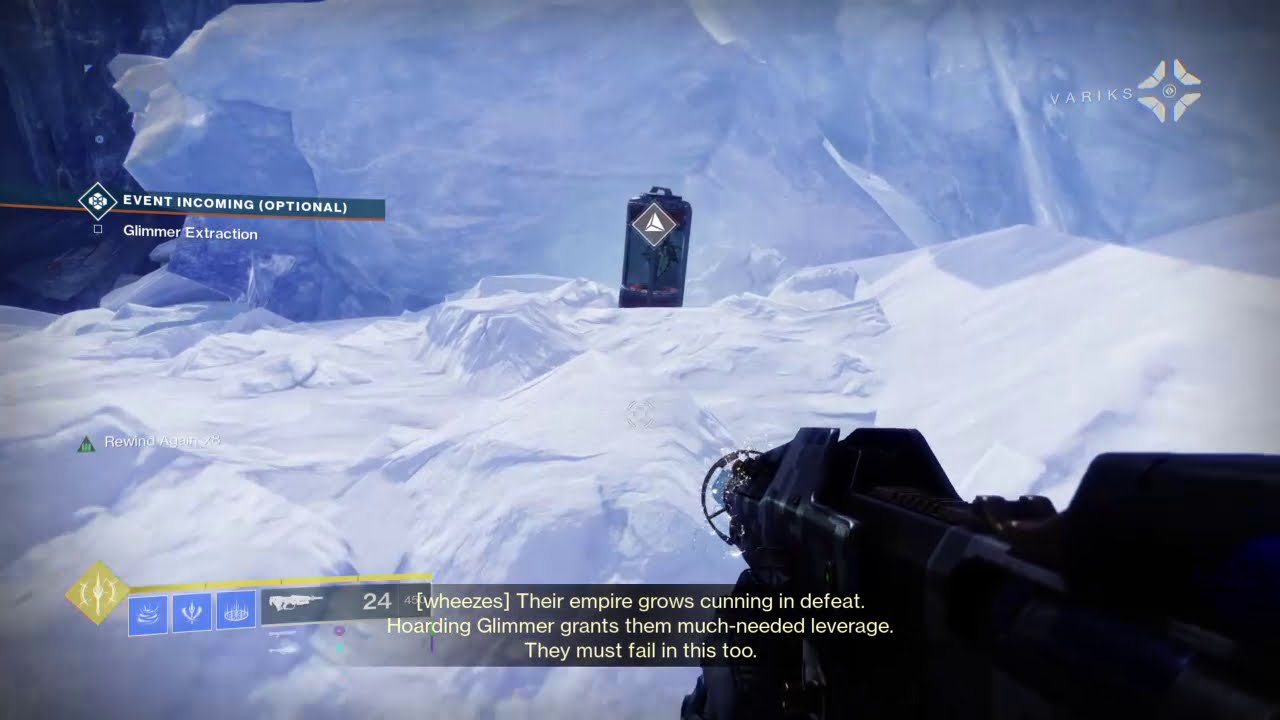Click the public event diamond icon

pos(97,202)
